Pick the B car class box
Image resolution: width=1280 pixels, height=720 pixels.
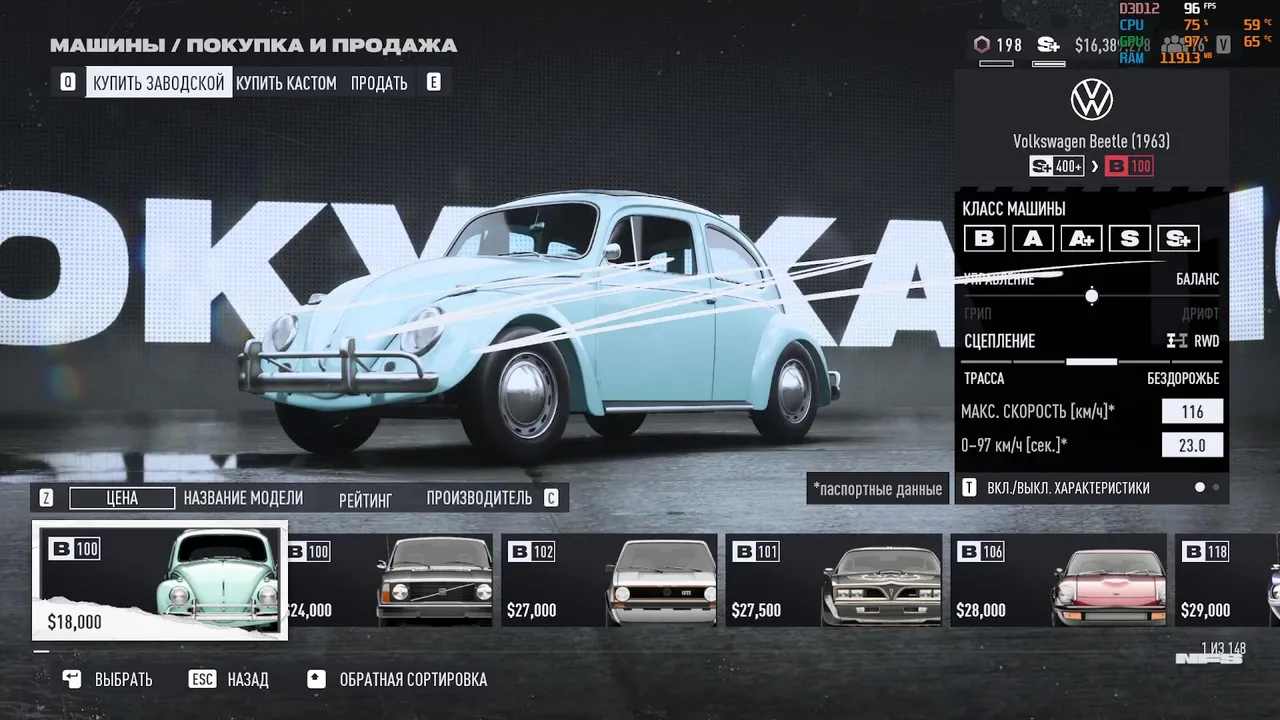(984, 238)
